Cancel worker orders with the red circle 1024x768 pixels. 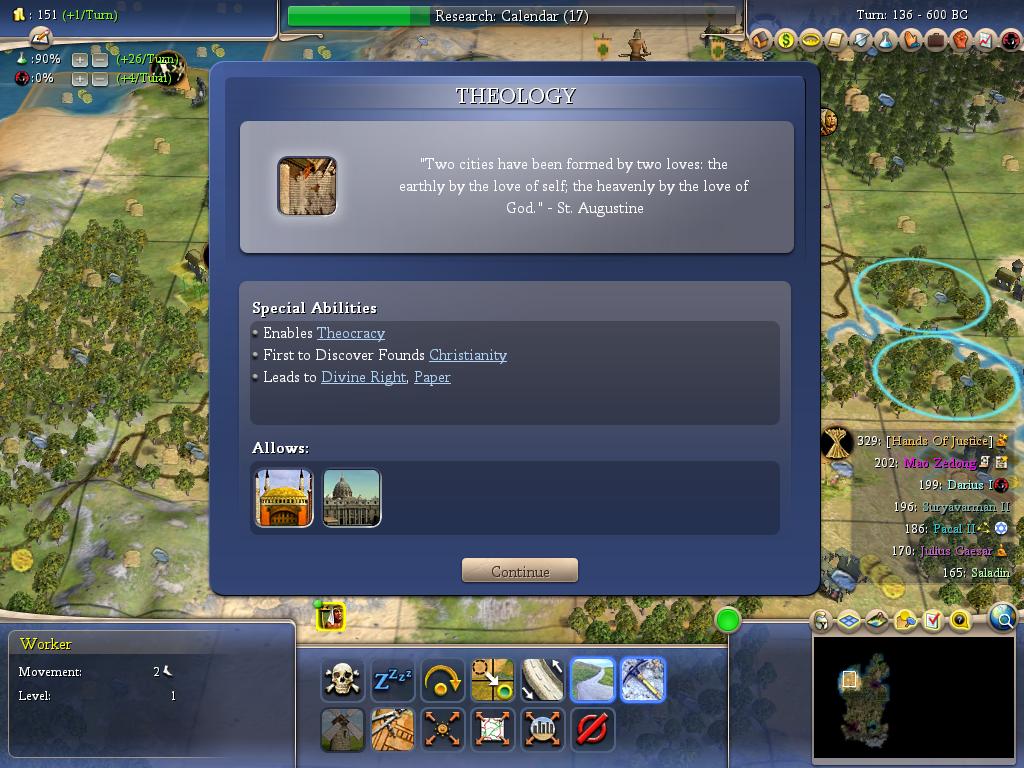point(592,729)
